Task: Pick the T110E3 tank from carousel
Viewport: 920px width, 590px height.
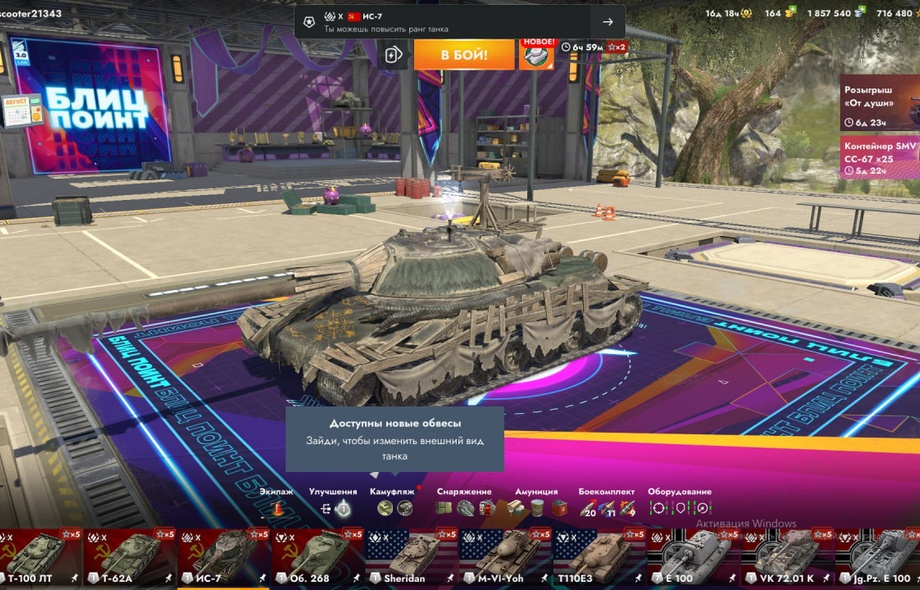Action: point(597,557)
